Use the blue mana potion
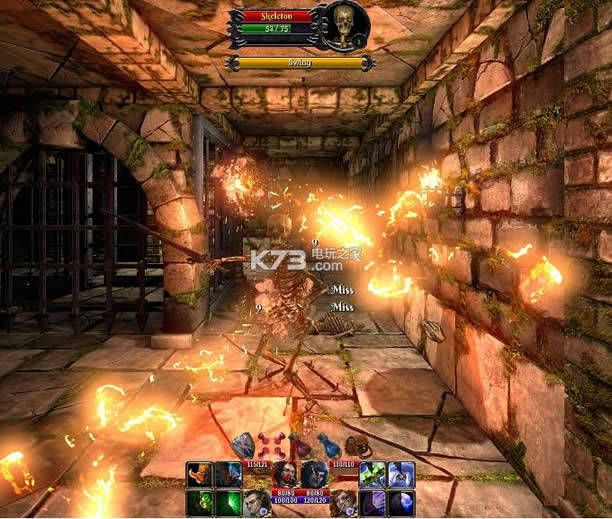The height and width of the screenshot is (519, 612). (x=330, y=446)
